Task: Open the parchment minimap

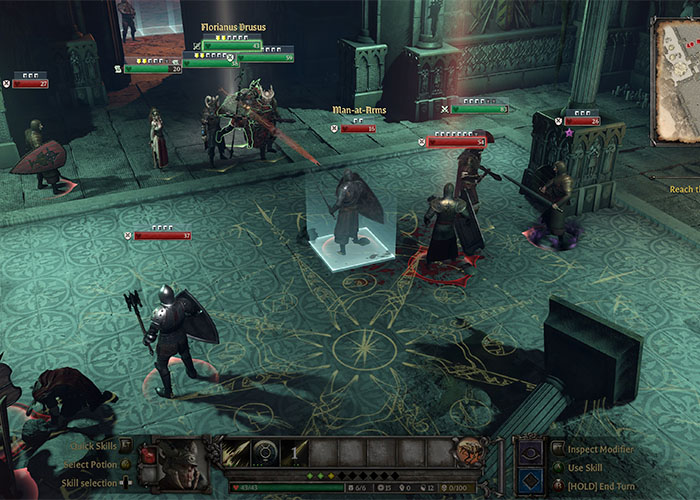Action: [678, 80]
